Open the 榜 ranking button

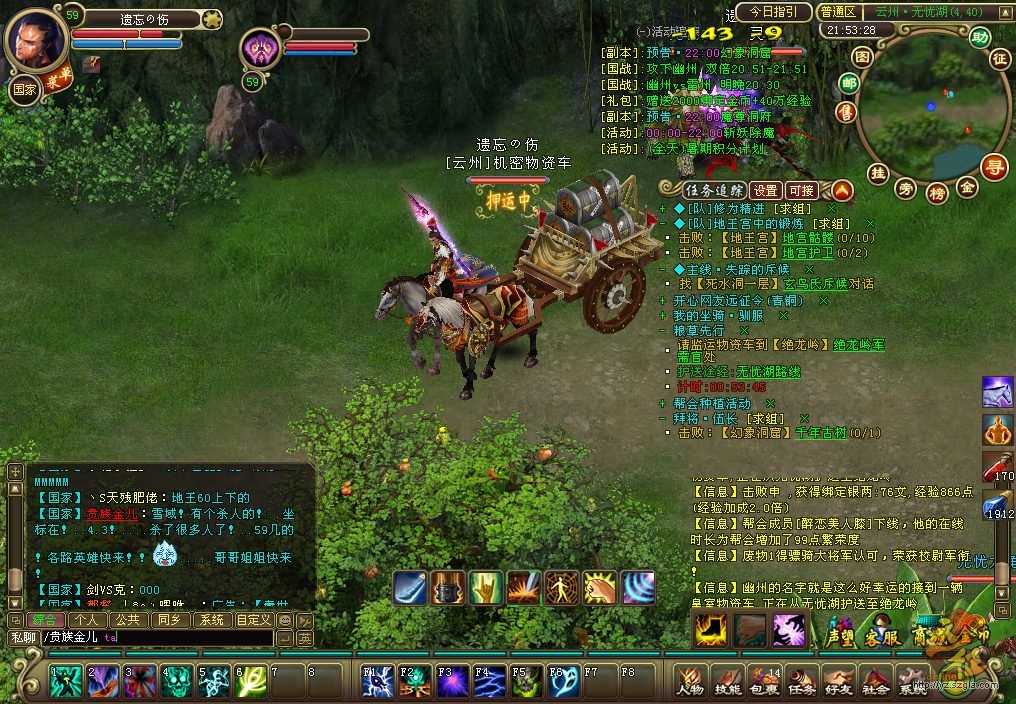(937, 192)
